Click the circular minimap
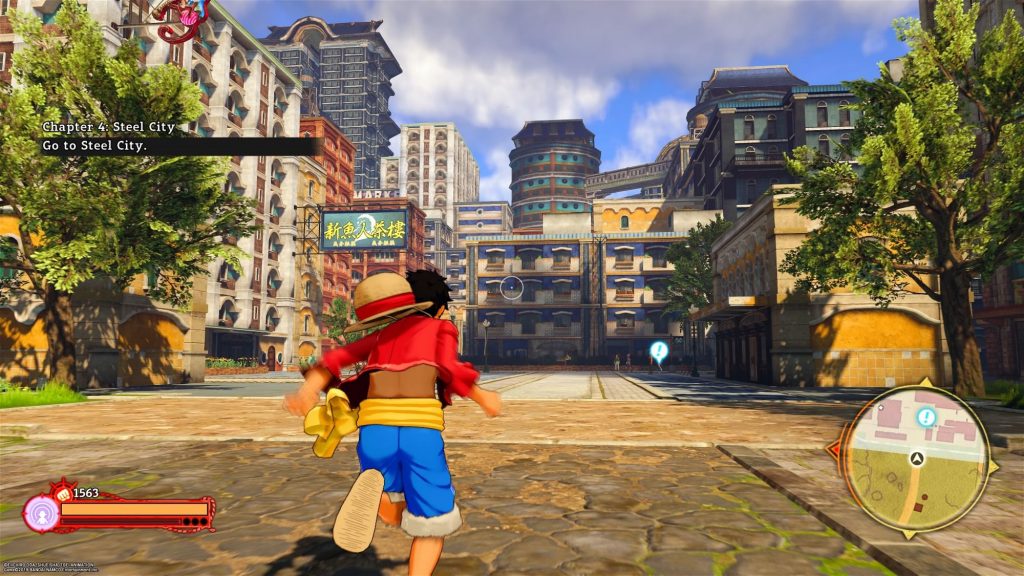This screenshot has width=1024, height=576. (915, 459)
